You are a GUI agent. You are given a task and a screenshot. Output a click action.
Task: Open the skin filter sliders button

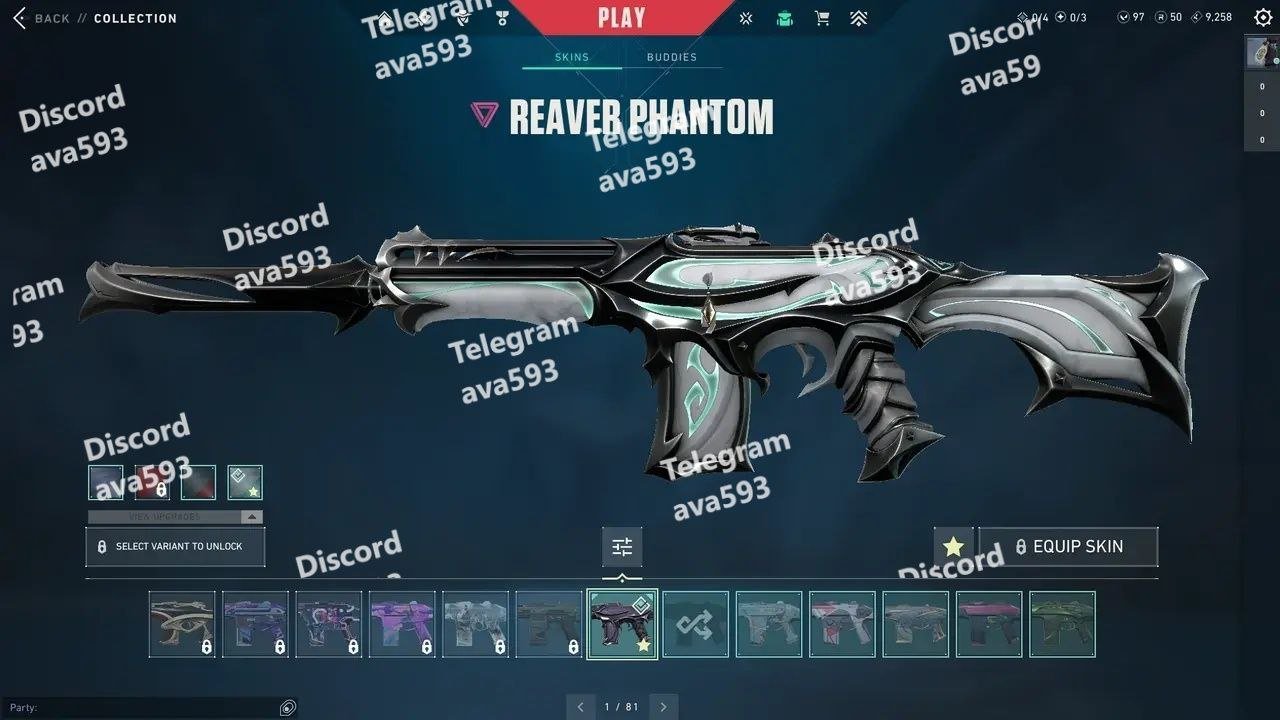click(x=622, y=547)
